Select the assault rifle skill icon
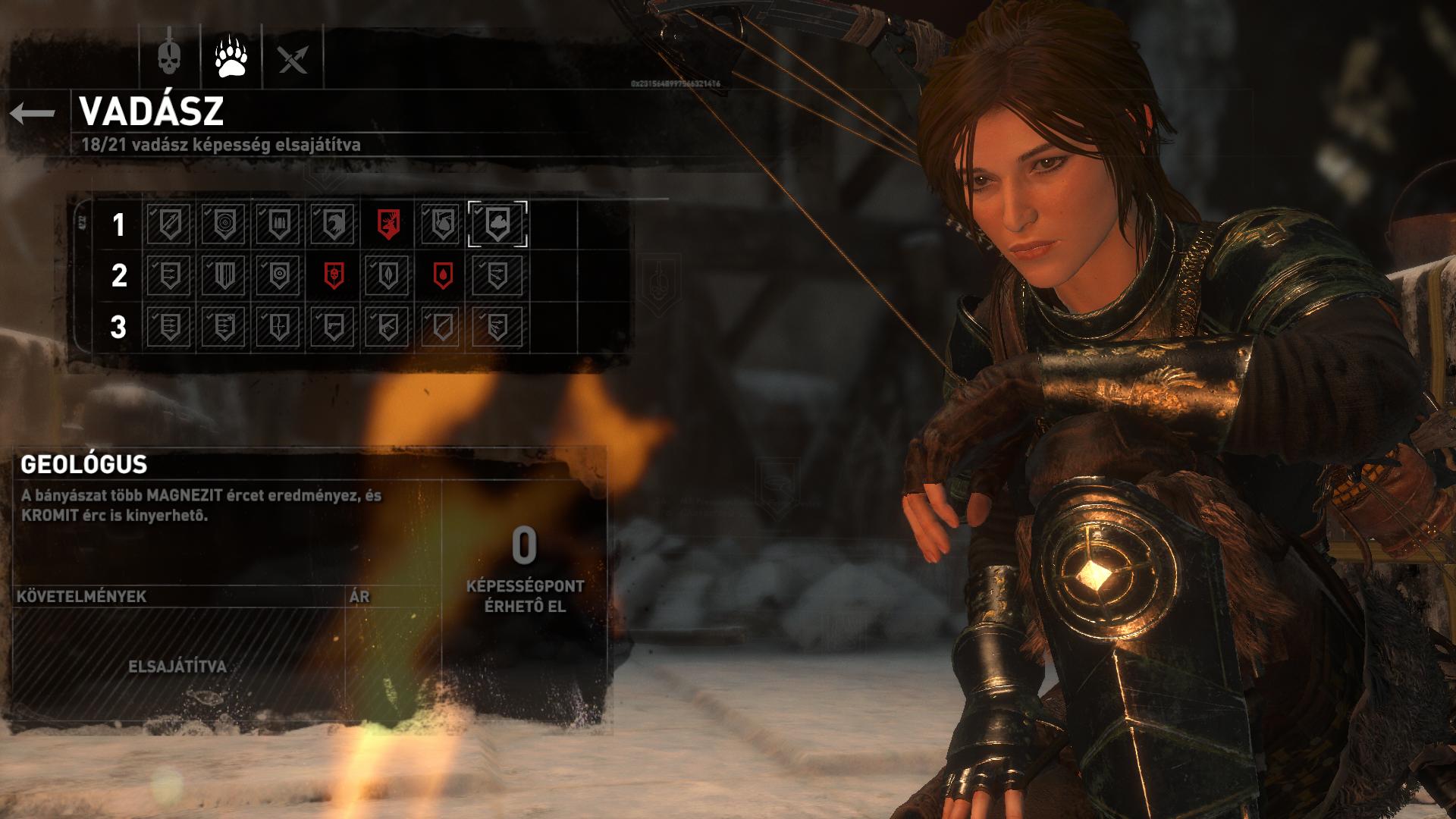The height and width of the screenshot is (819, 1456). (388, 327)
